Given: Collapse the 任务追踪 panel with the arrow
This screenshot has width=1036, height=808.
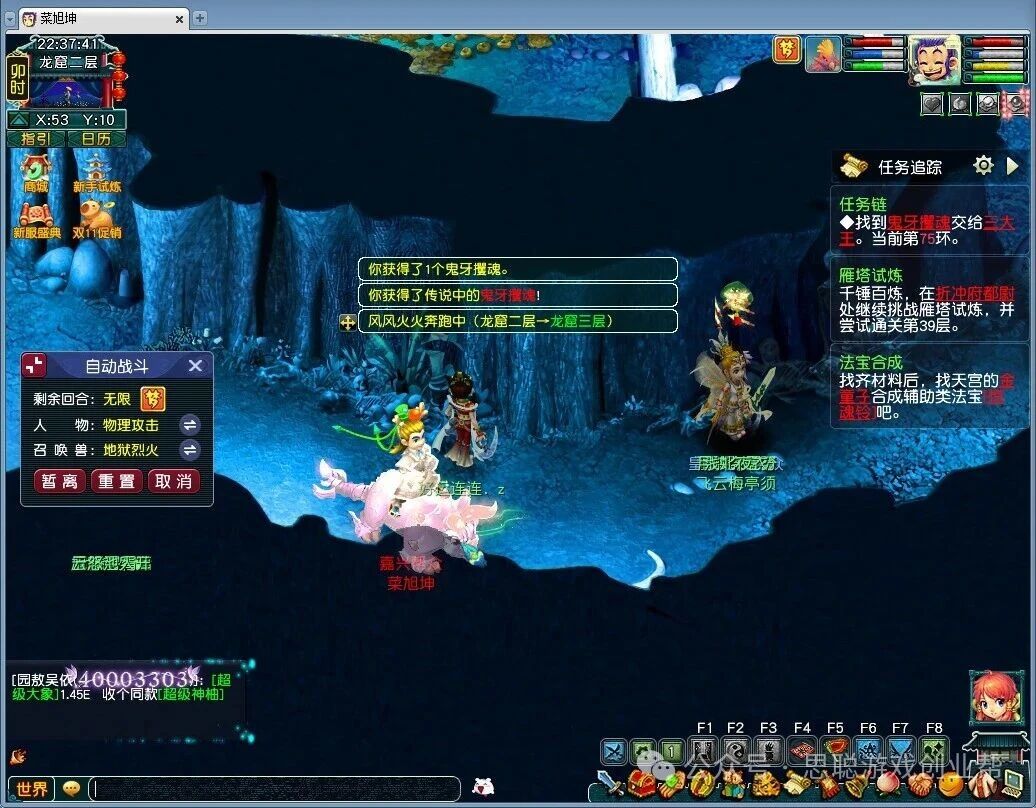Looking at the screenshot, I should point(1013,166).
